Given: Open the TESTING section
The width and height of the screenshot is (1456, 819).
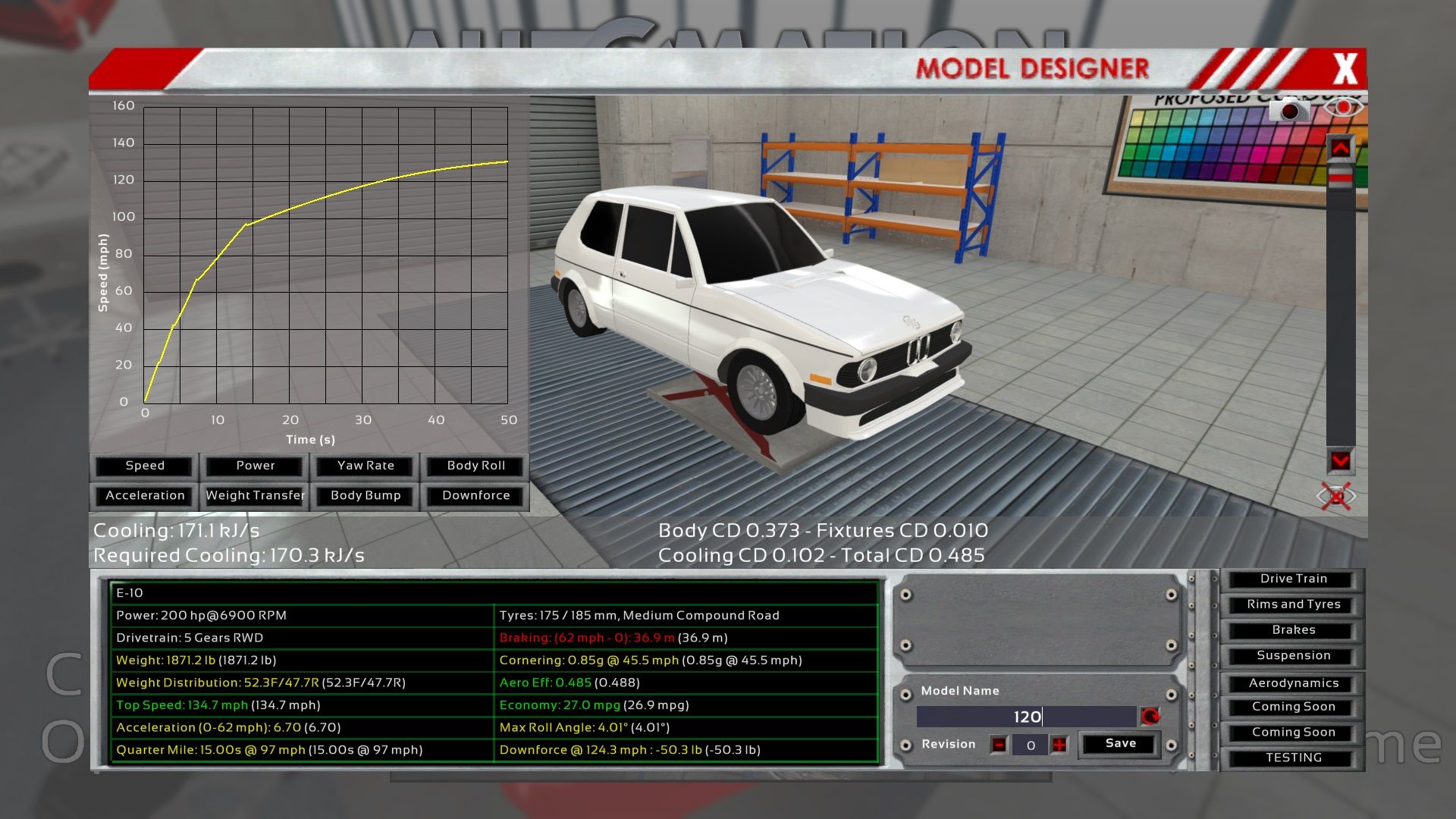Looking at the screenshot, I should coord(1293,758).
